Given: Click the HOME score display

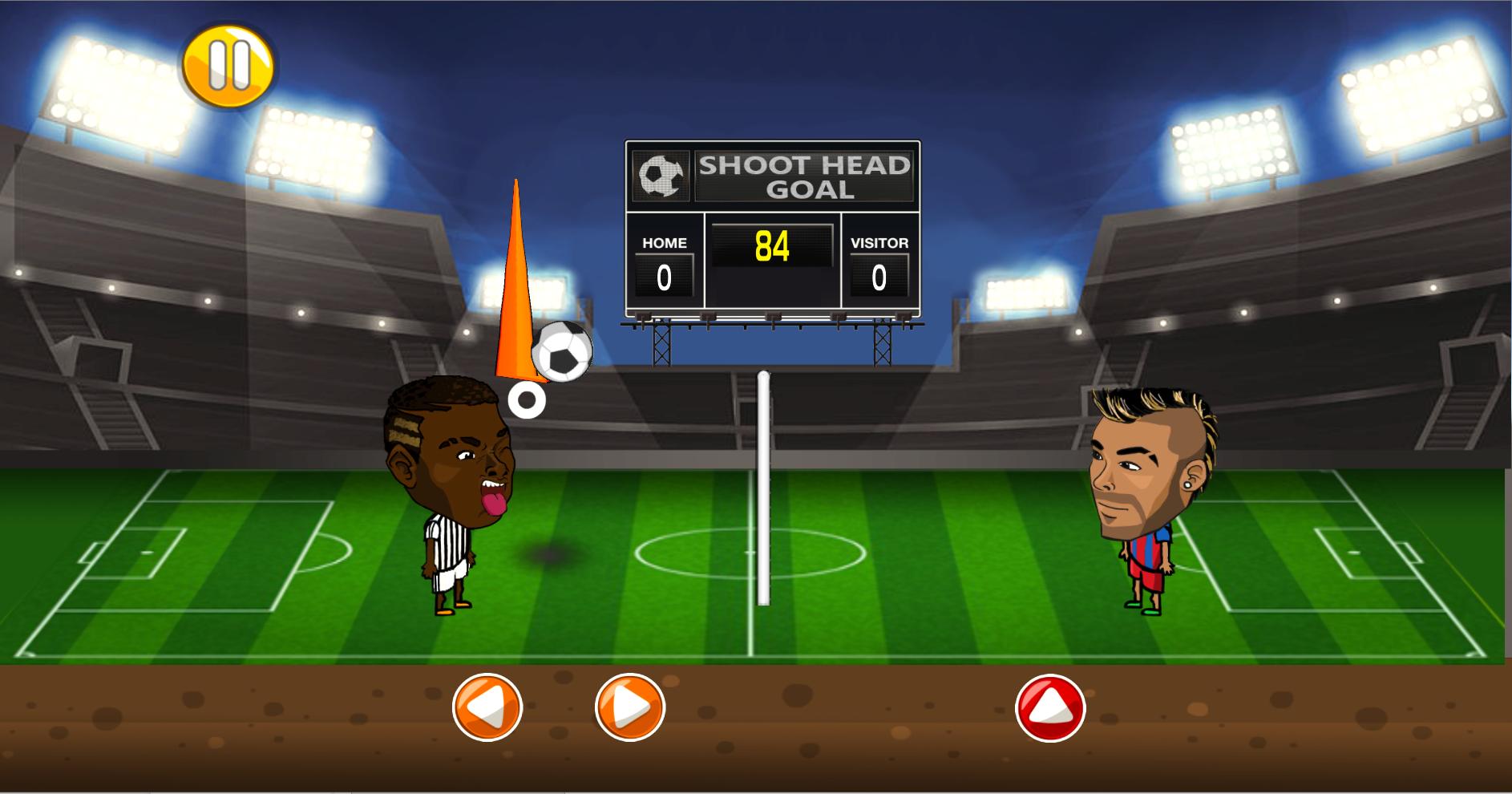Looking at the screenshot, I should [x=663, y=277].
